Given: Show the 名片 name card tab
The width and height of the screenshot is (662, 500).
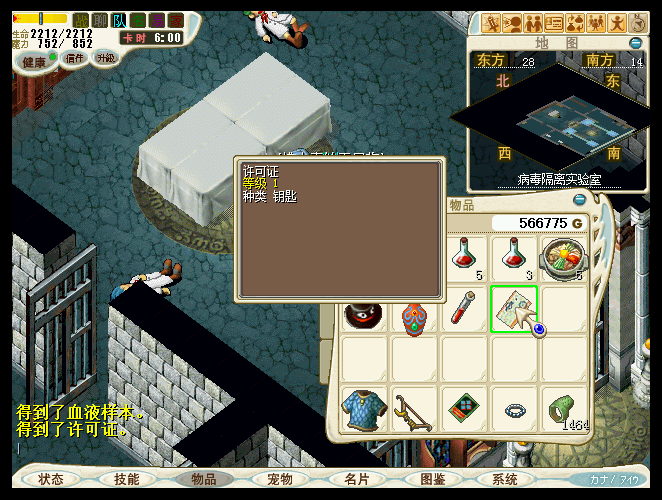Looking at the screenshot, I should coord(356,479).
